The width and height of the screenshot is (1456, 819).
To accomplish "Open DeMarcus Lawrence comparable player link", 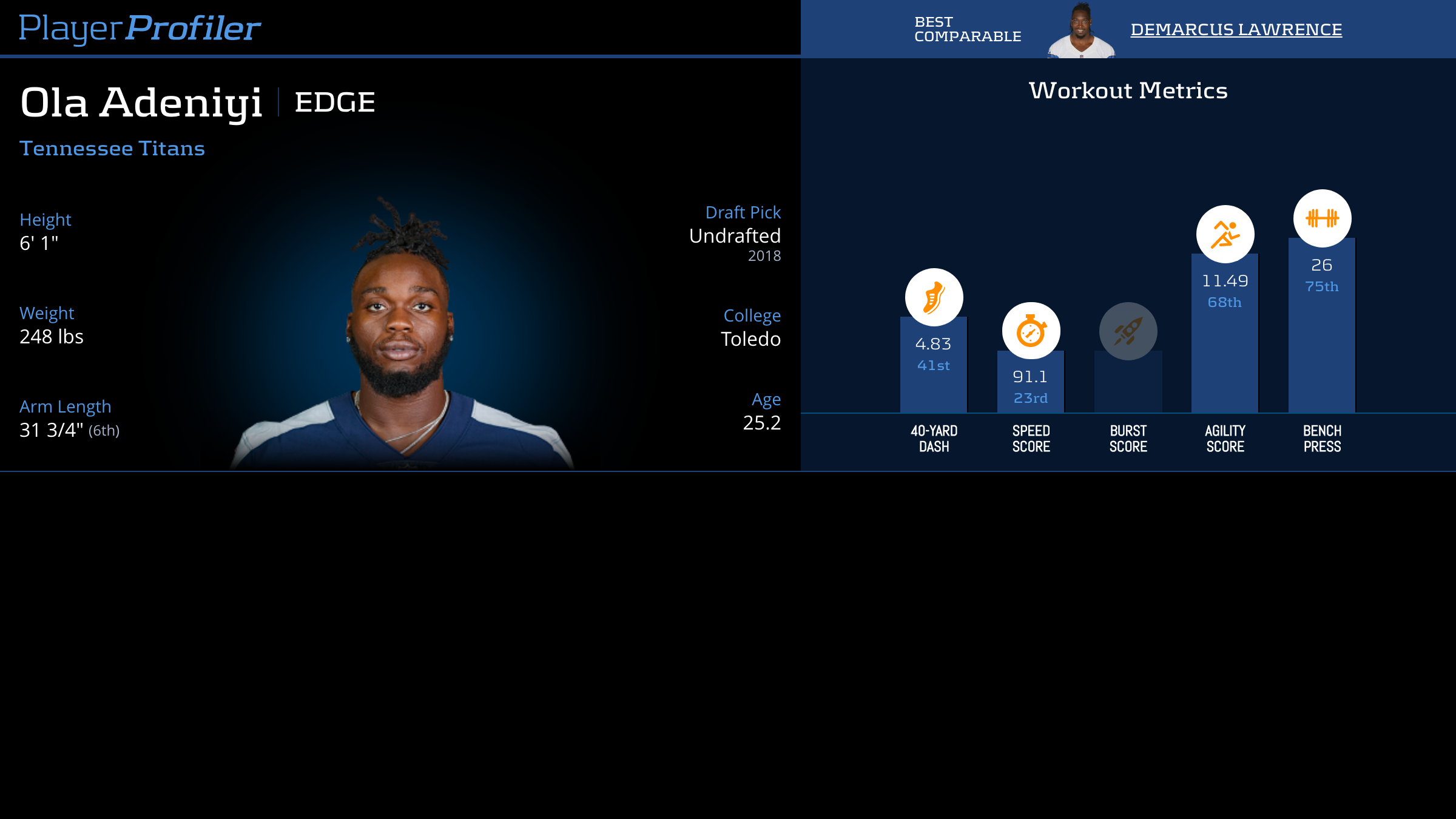I will [1236, 30].
